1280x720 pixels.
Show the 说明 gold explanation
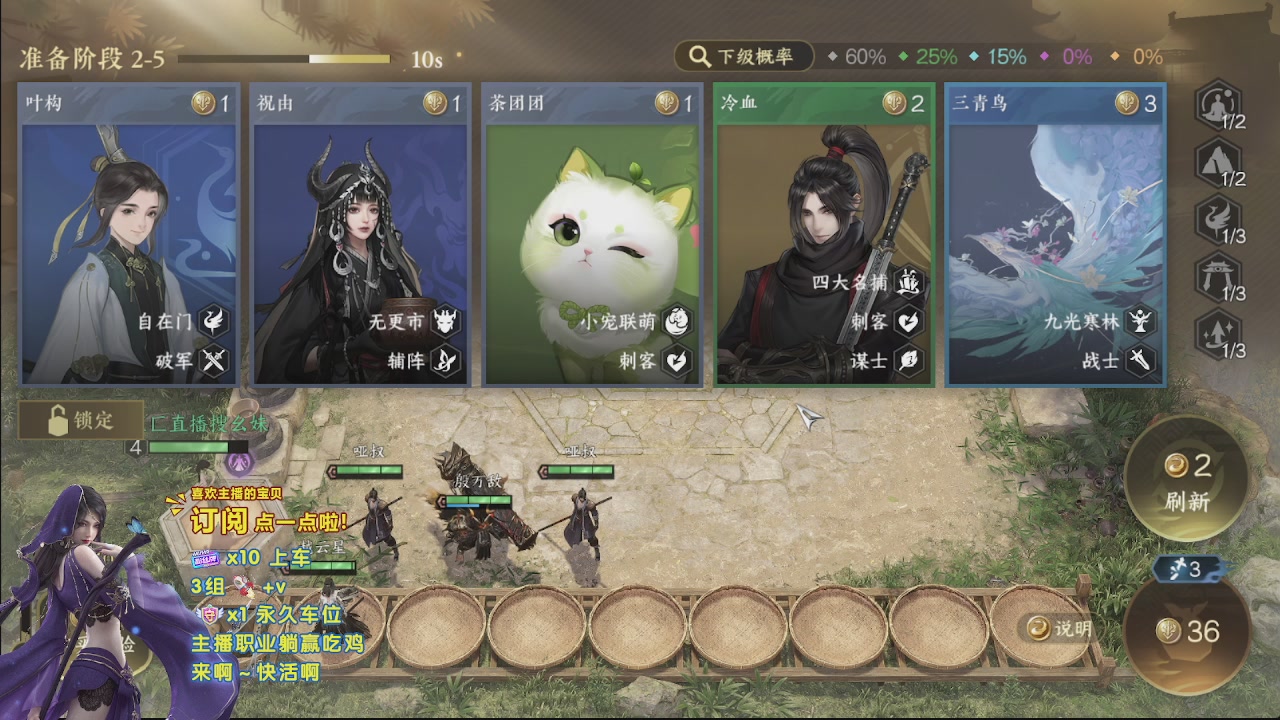[1060, 628]
